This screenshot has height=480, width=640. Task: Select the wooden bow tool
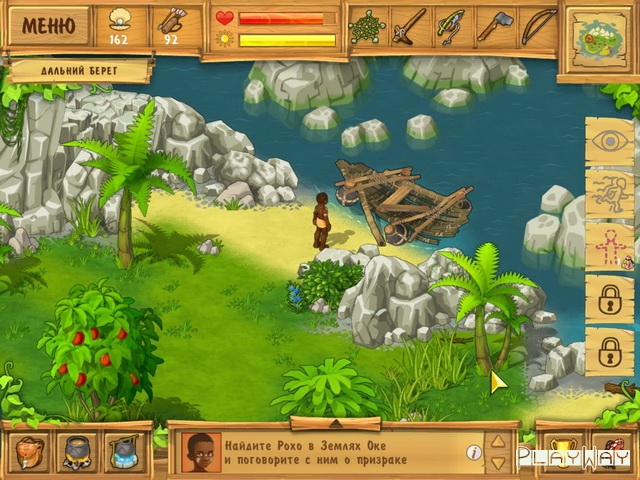(x=538, y=26)
